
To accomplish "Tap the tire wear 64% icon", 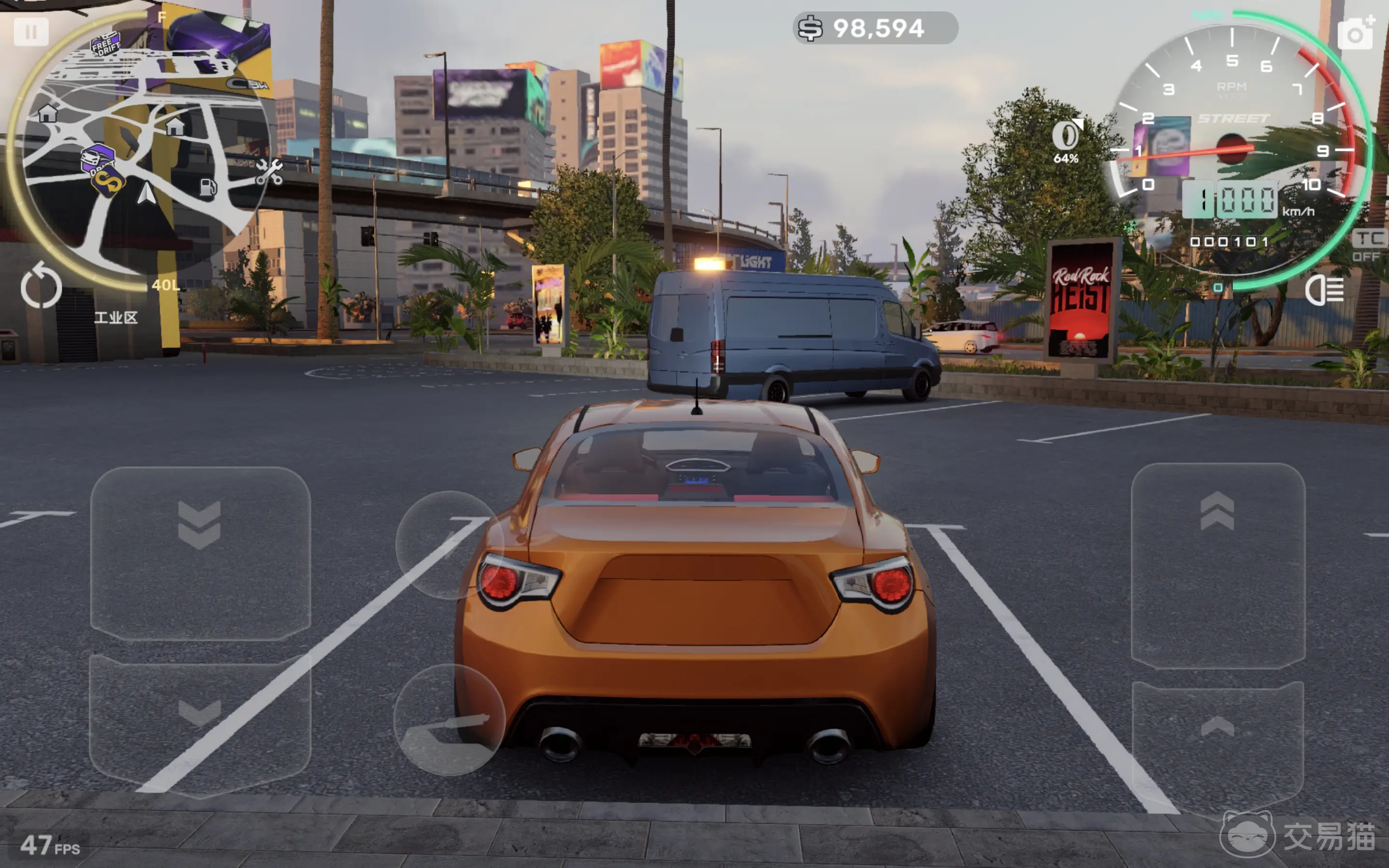I will tap(1066, 142).
